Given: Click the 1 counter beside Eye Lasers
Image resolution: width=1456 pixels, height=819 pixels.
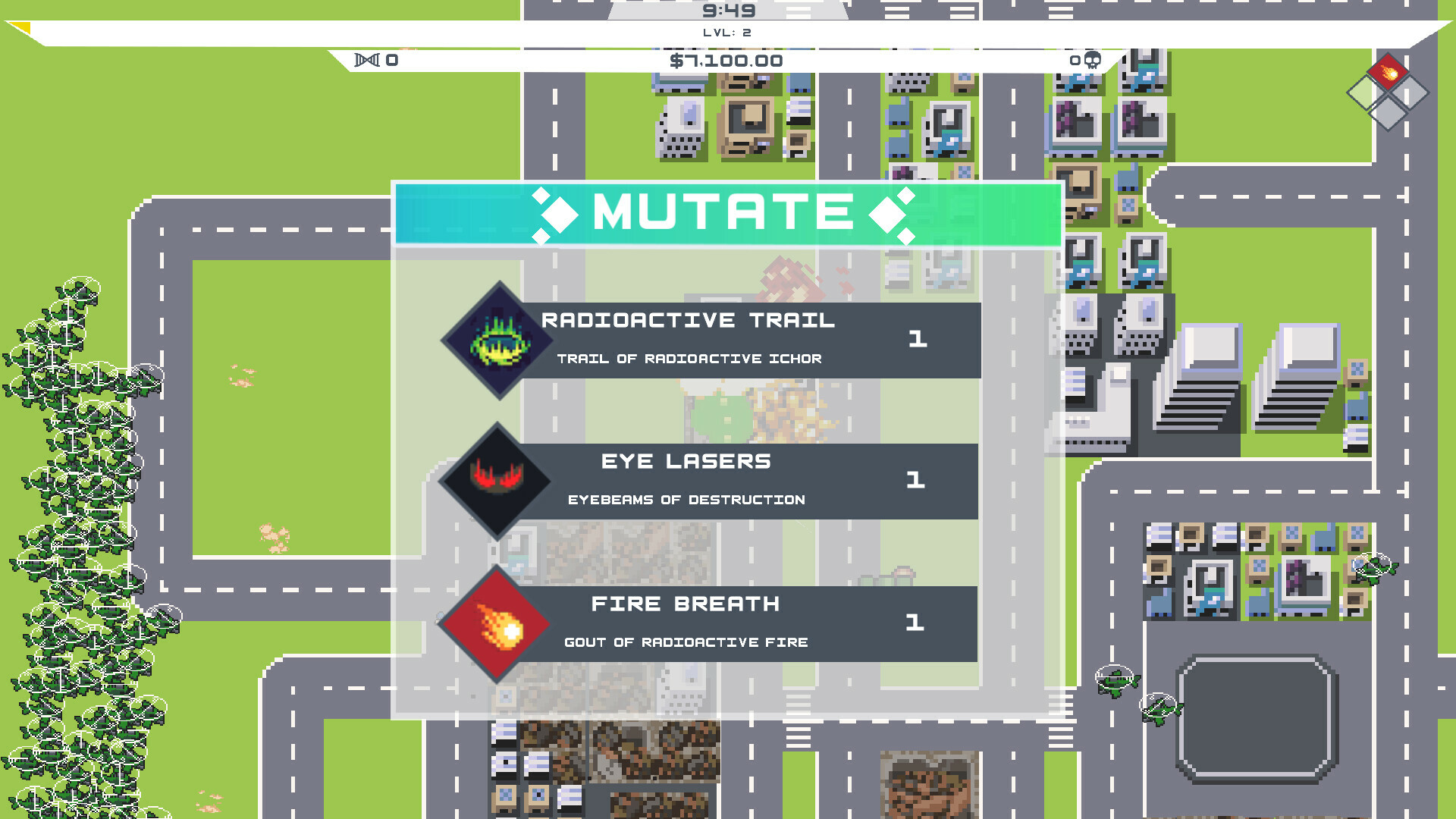Looking at the screenshot, I should click(x=917, y=480).
